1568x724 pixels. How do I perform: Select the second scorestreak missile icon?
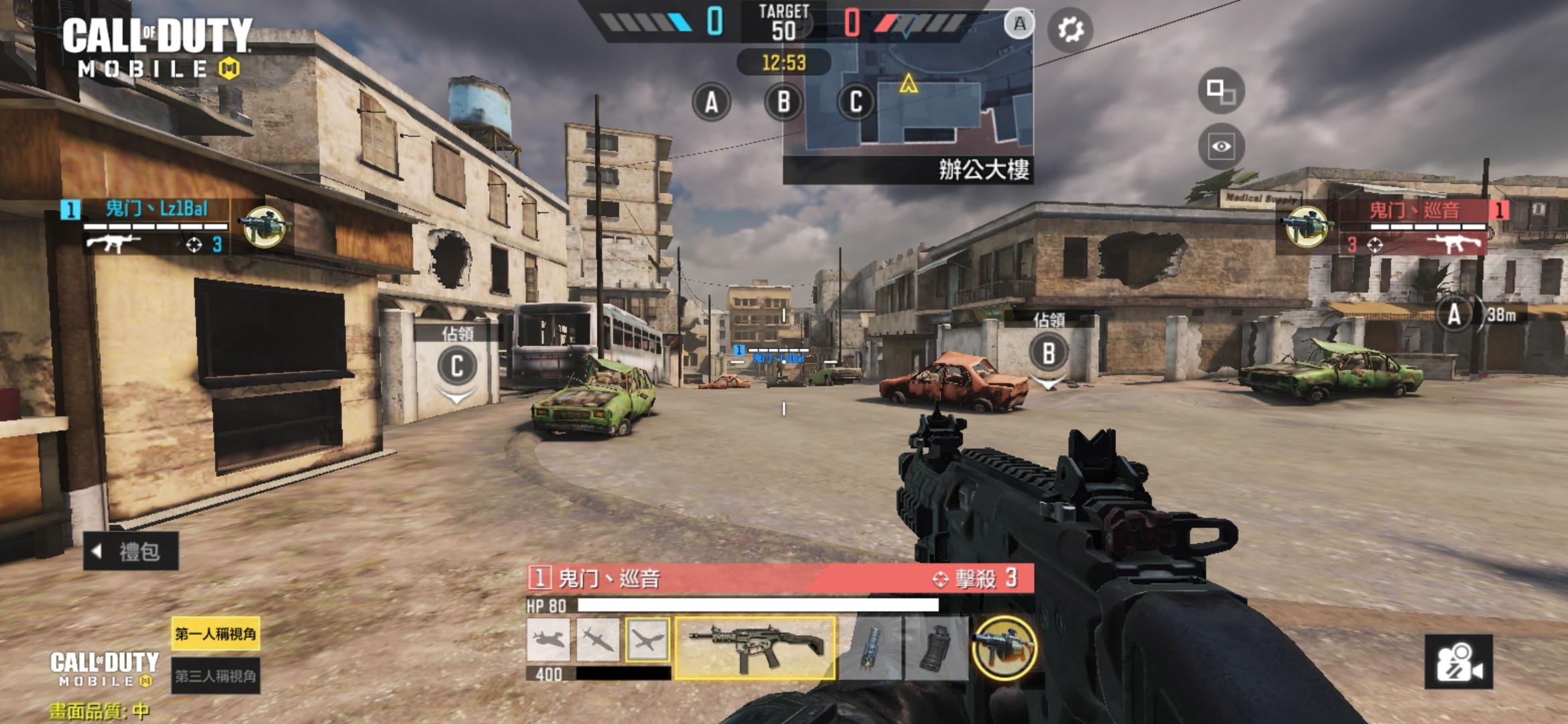click(598, 640)
